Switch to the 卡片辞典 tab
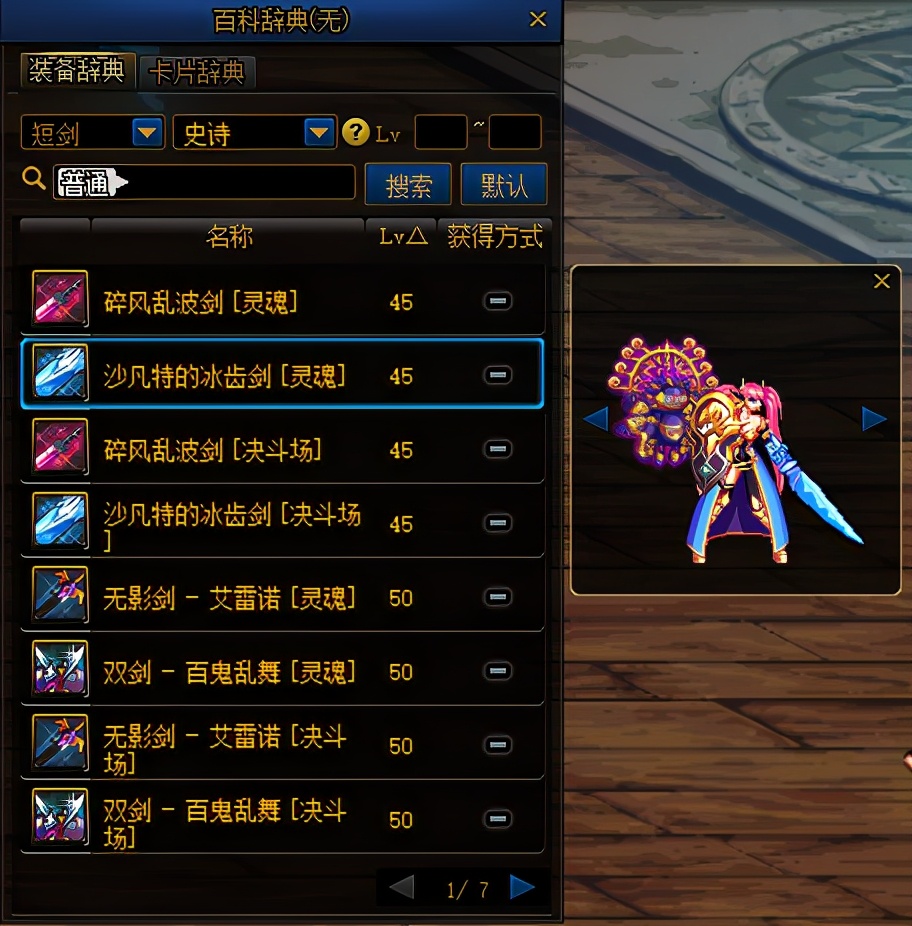 [x=197, y=72]
